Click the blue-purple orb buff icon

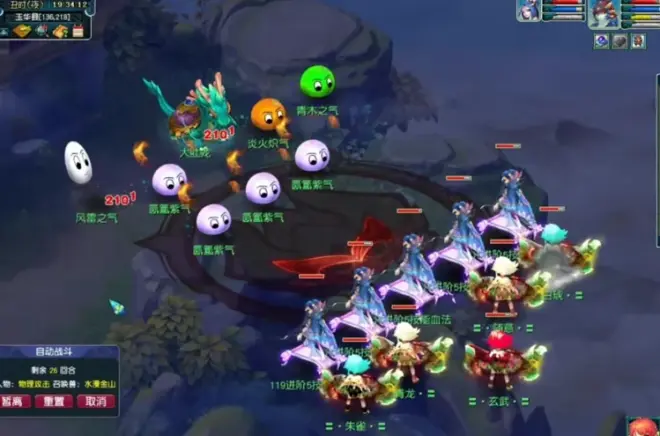[601, 41]
